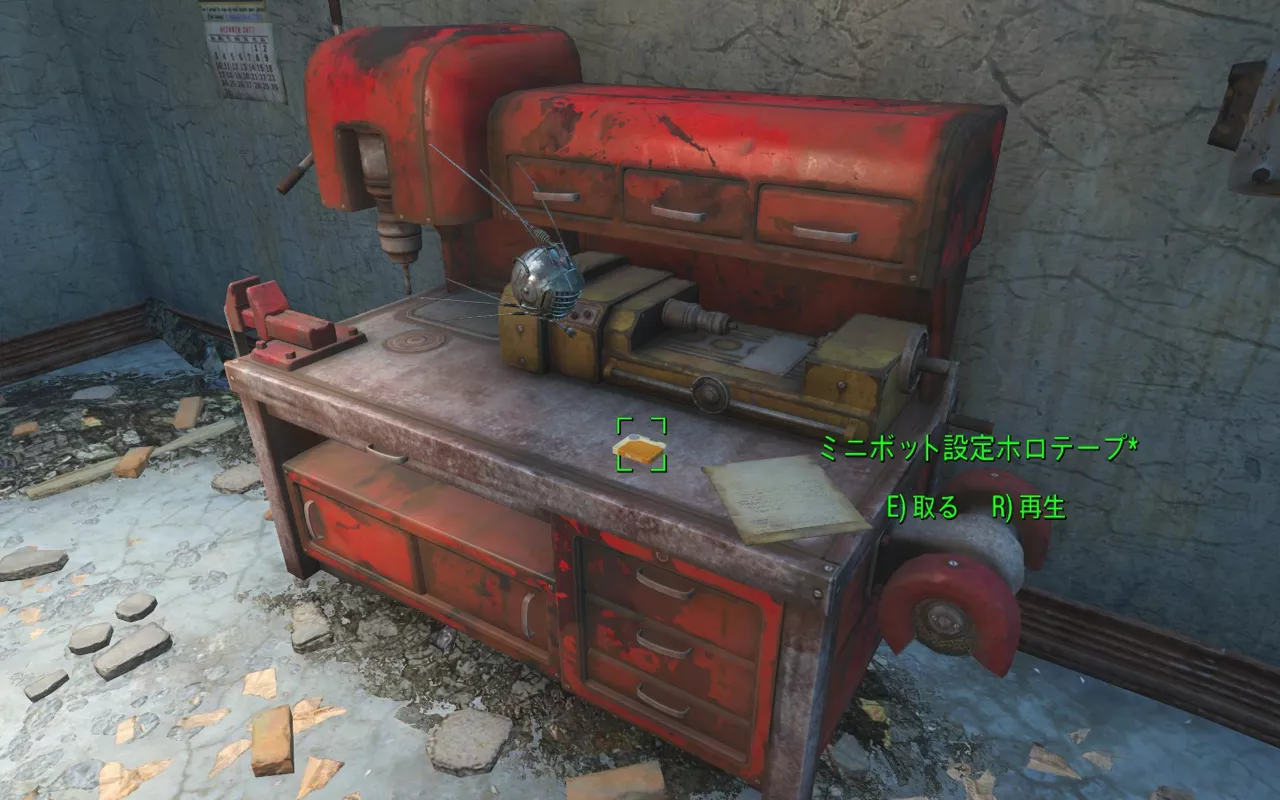Select the highlighted ミニボット設定ホロテープ holotape

pos(640,450)
